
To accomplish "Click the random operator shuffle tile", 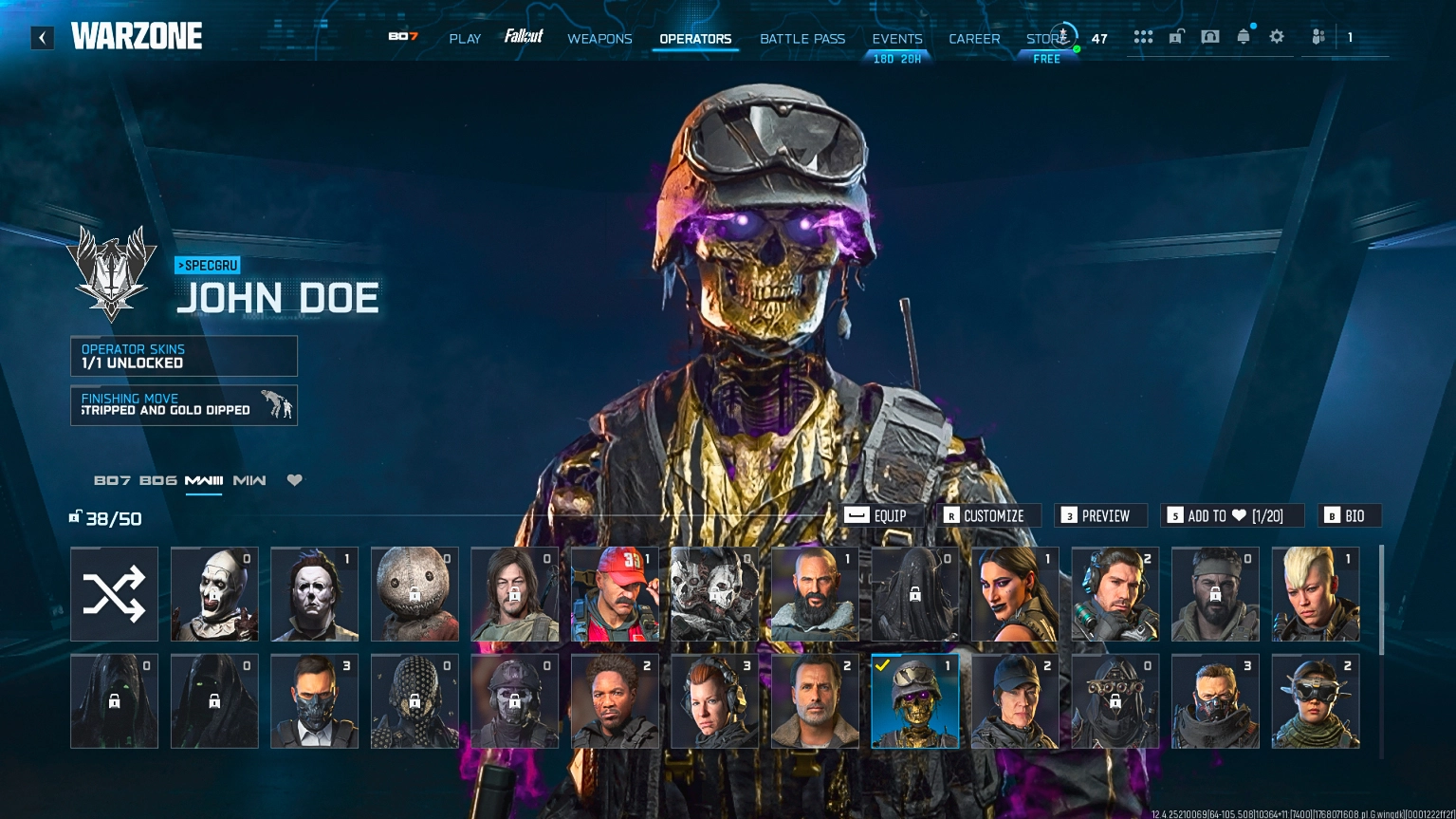I will 114,593.
